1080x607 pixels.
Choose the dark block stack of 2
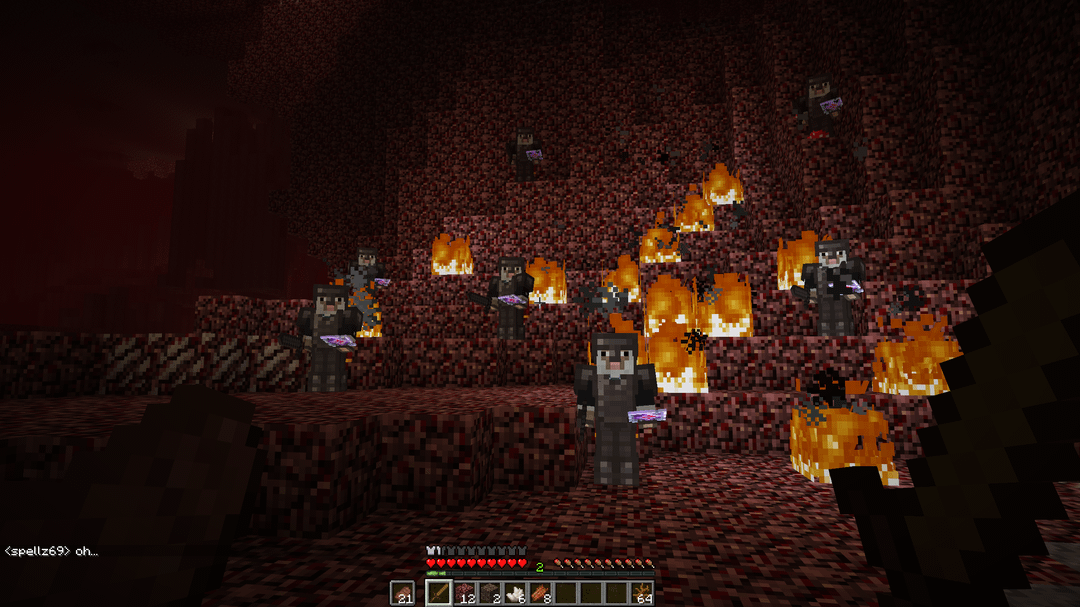490,593
